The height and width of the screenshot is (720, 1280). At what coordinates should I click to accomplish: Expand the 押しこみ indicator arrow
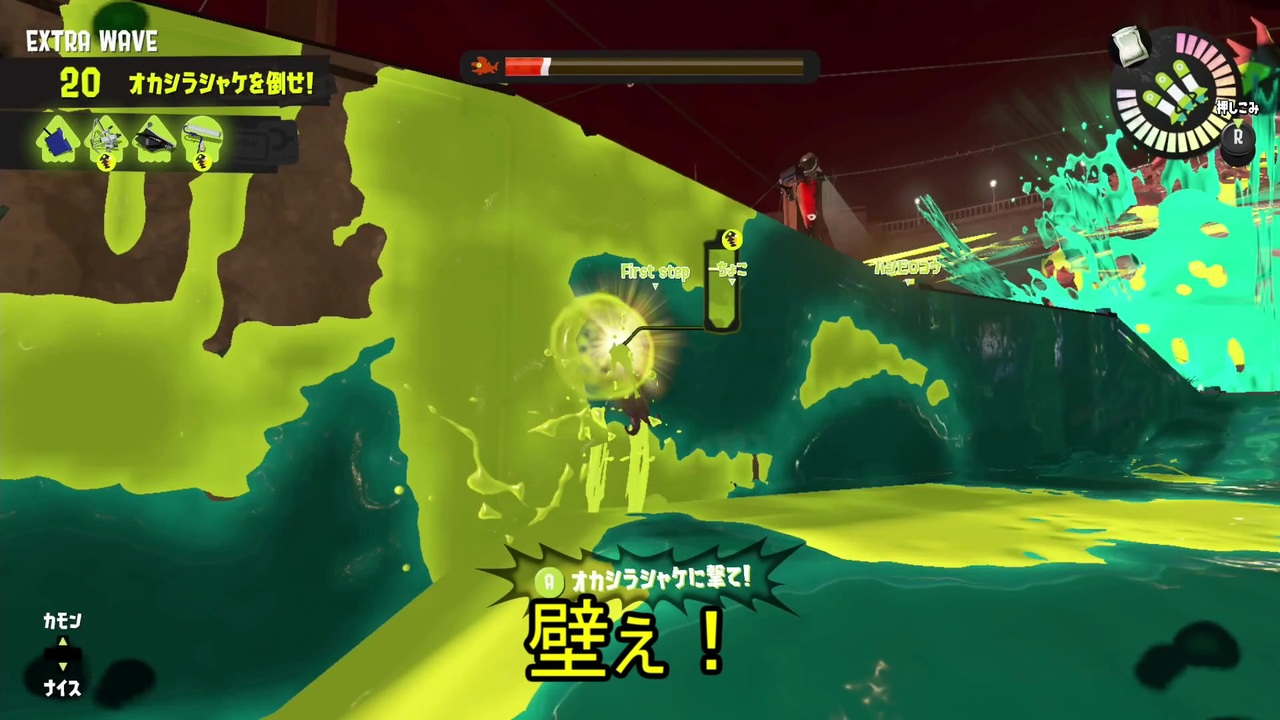pos(1237,122)
